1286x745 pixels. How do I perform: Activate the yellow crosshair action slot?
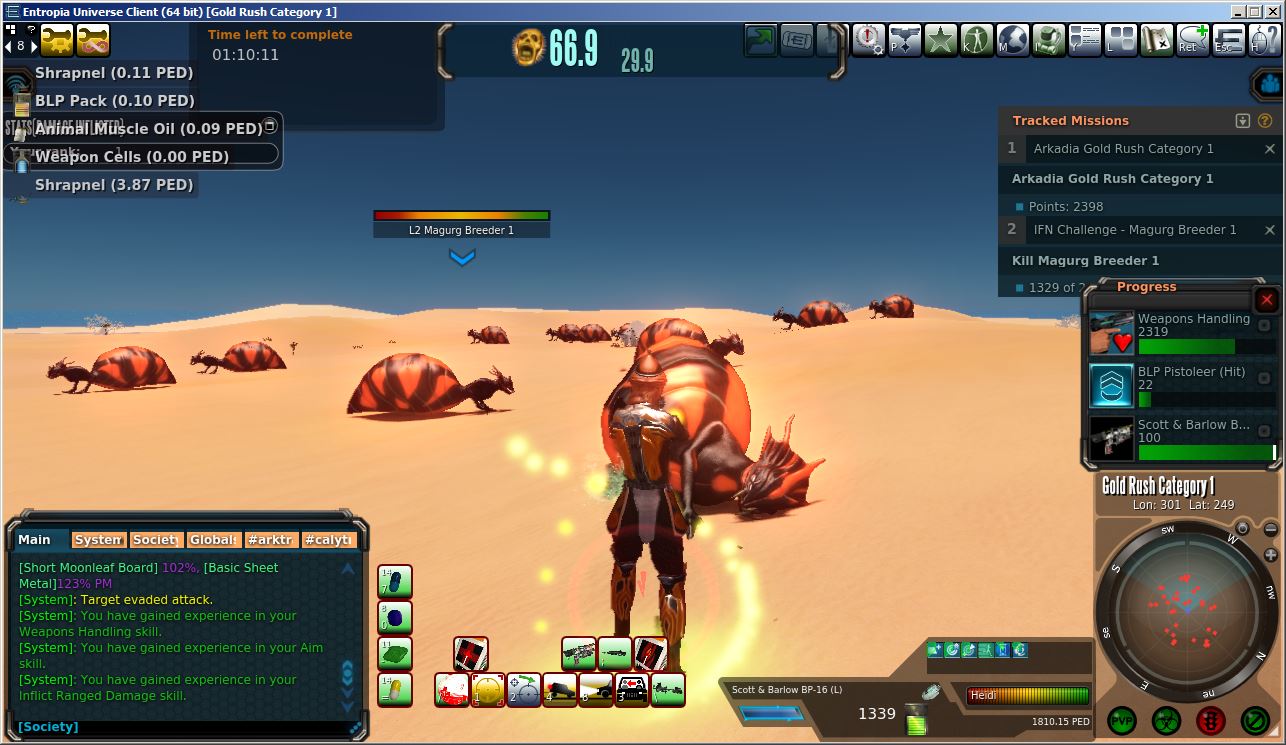pyautogui.click(x=487, y=690)
